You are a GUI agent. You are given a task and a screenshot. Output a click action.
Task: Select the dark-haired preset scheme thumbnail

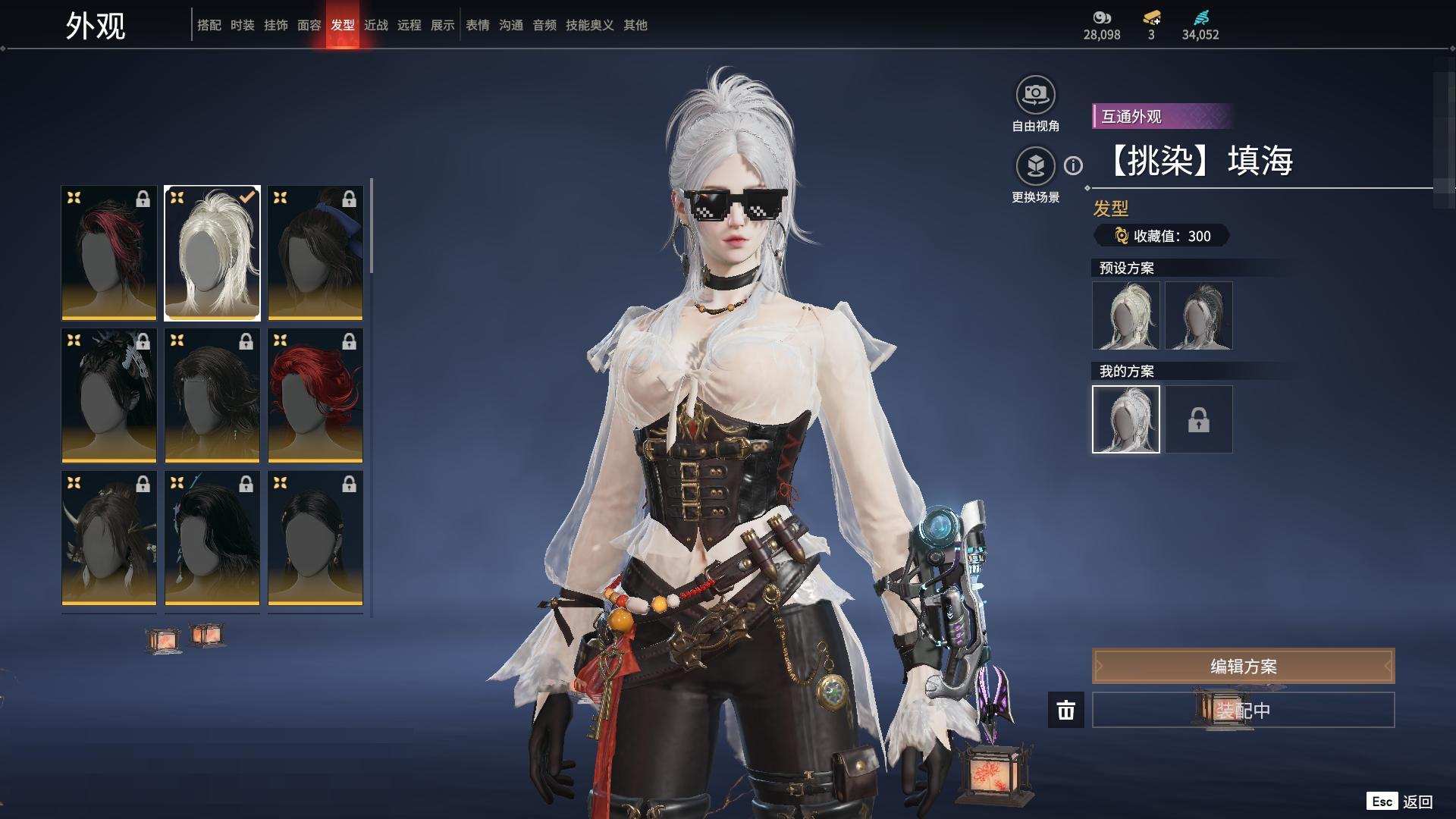coord(1198,315)
